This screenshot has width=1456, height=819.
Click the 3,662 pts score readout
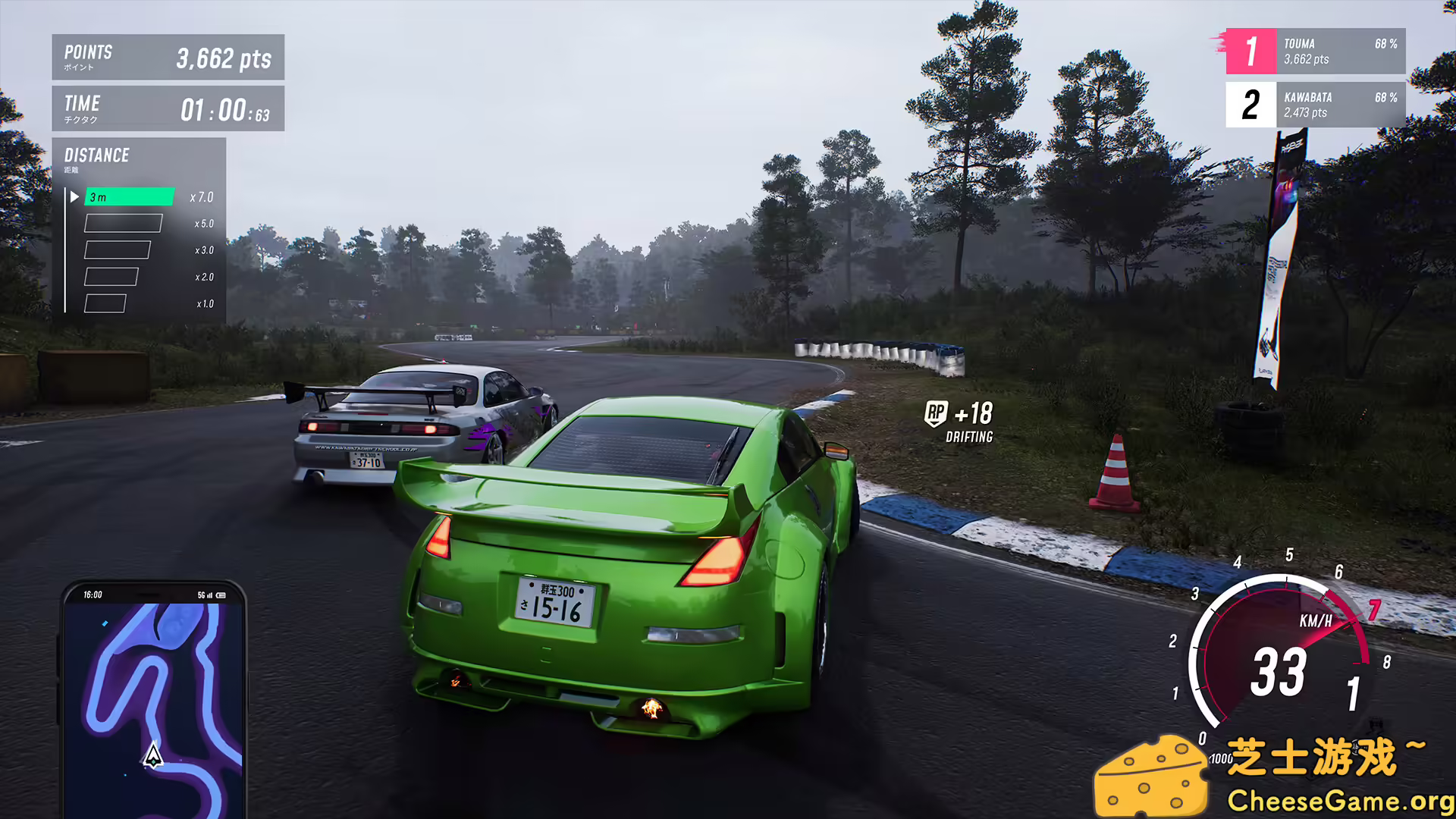[x=224, y=58]
